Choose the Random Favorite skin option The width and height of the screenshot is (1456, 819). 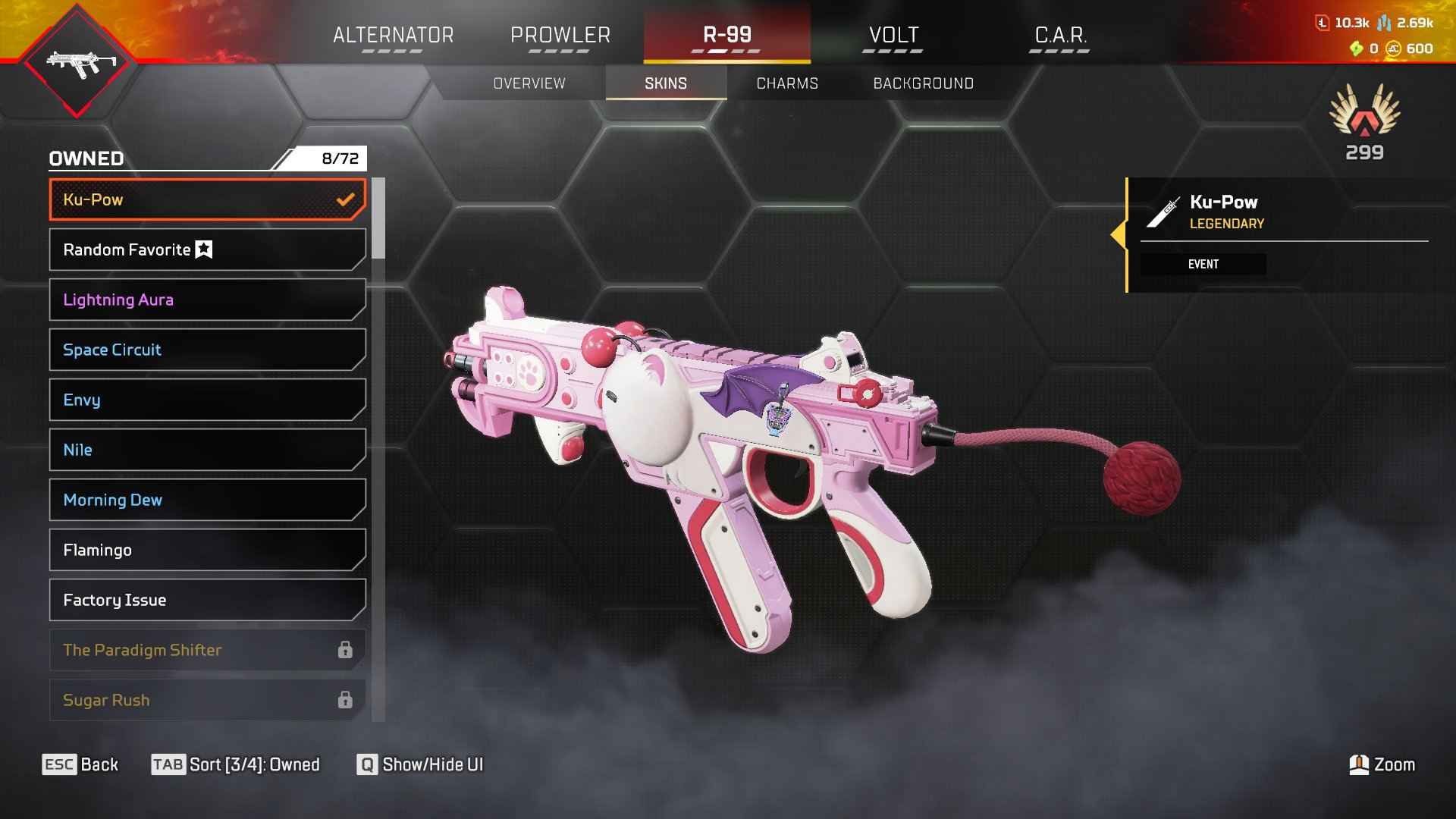tap(207, 249)
